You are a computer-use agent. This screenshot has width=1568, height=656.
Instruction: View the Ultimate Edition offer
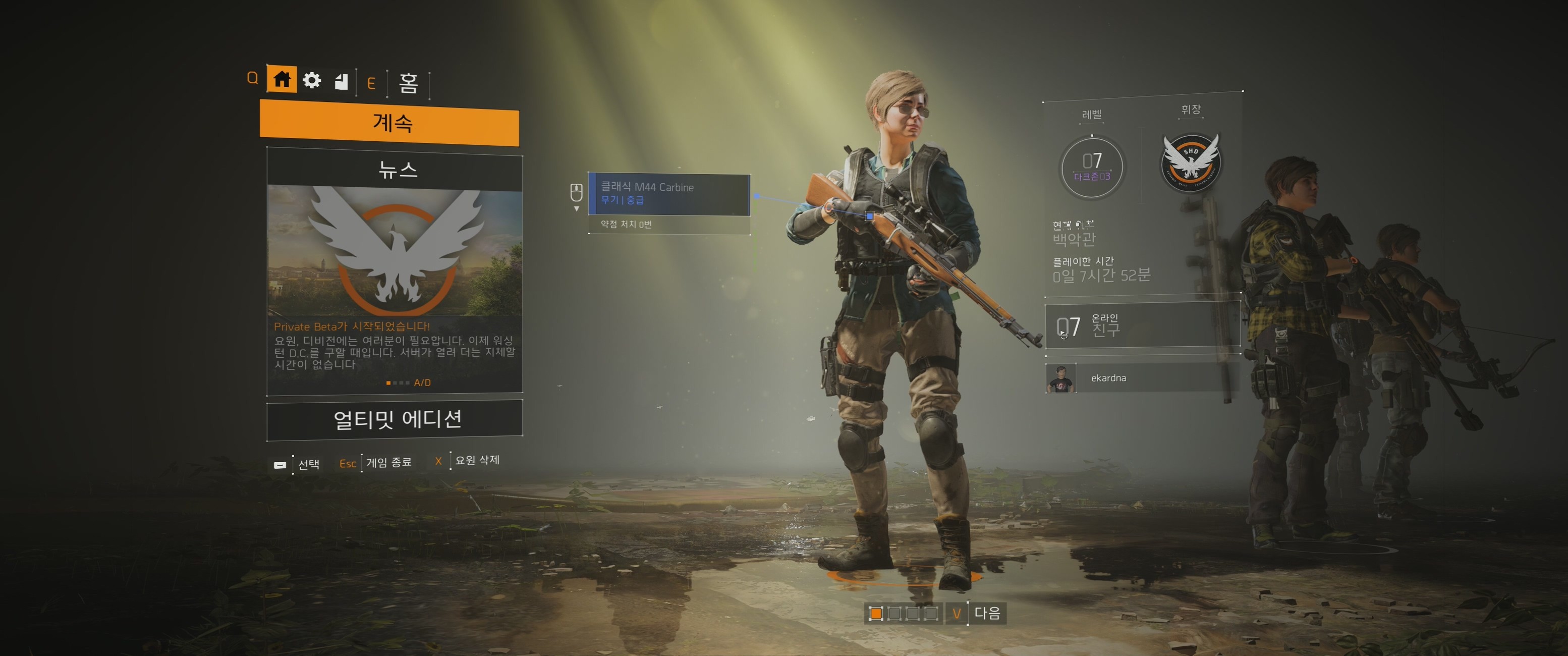click(395, 419)
